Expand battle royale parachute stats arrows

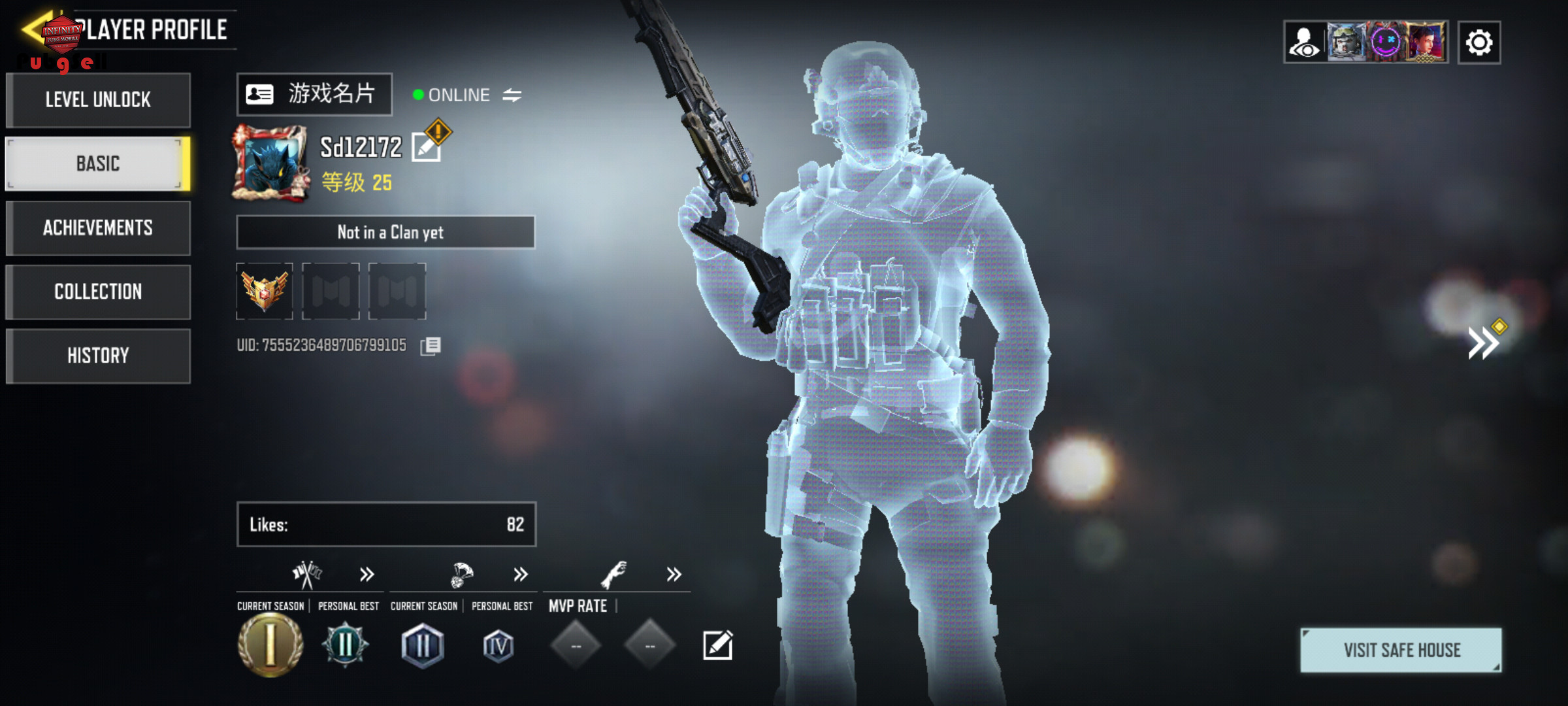pyautogui.click(x=520, y=575)
